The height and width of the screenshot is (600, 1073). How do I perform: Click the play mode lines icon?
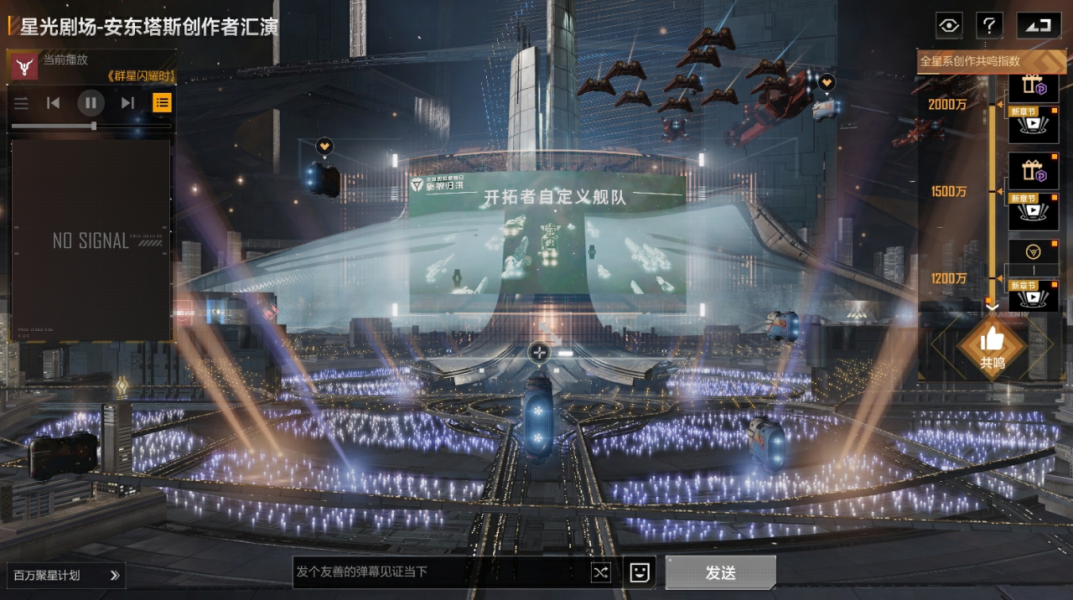coord(21,102)
